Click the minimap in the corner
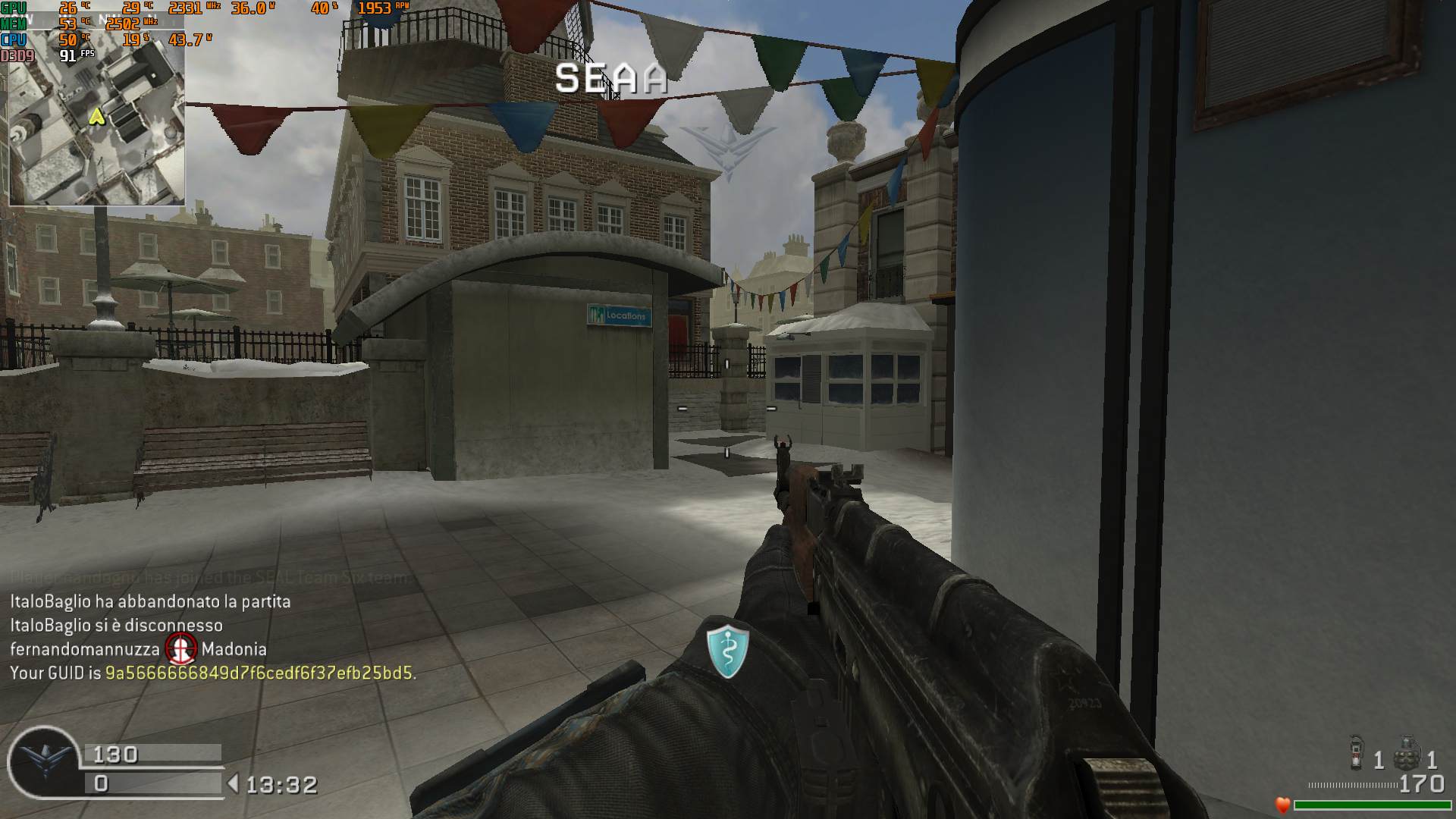Screen dimensions: 1456x819 97,121
